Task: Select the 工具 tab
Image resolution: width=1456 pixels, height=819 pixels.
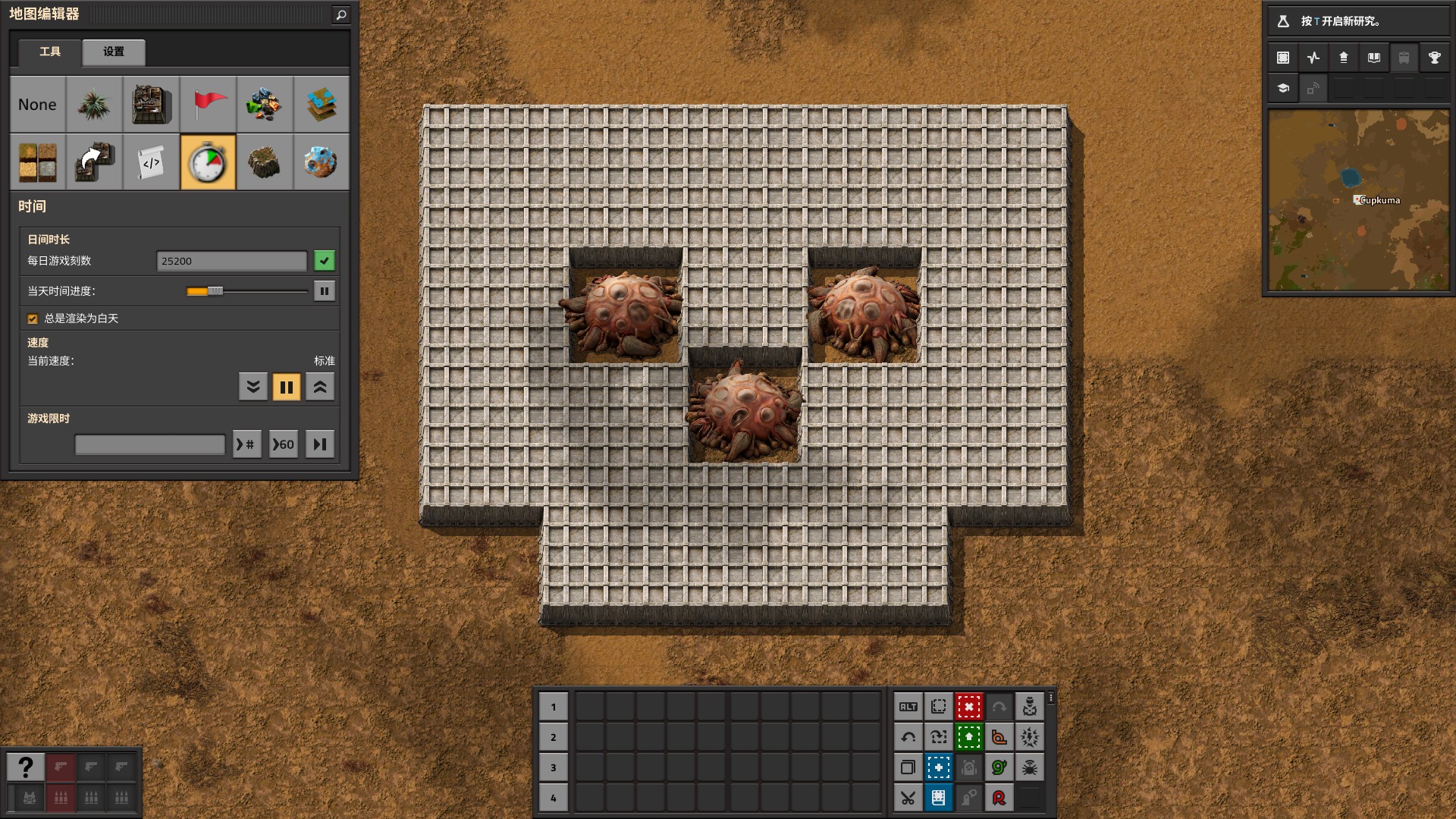Action: point(50,52)
